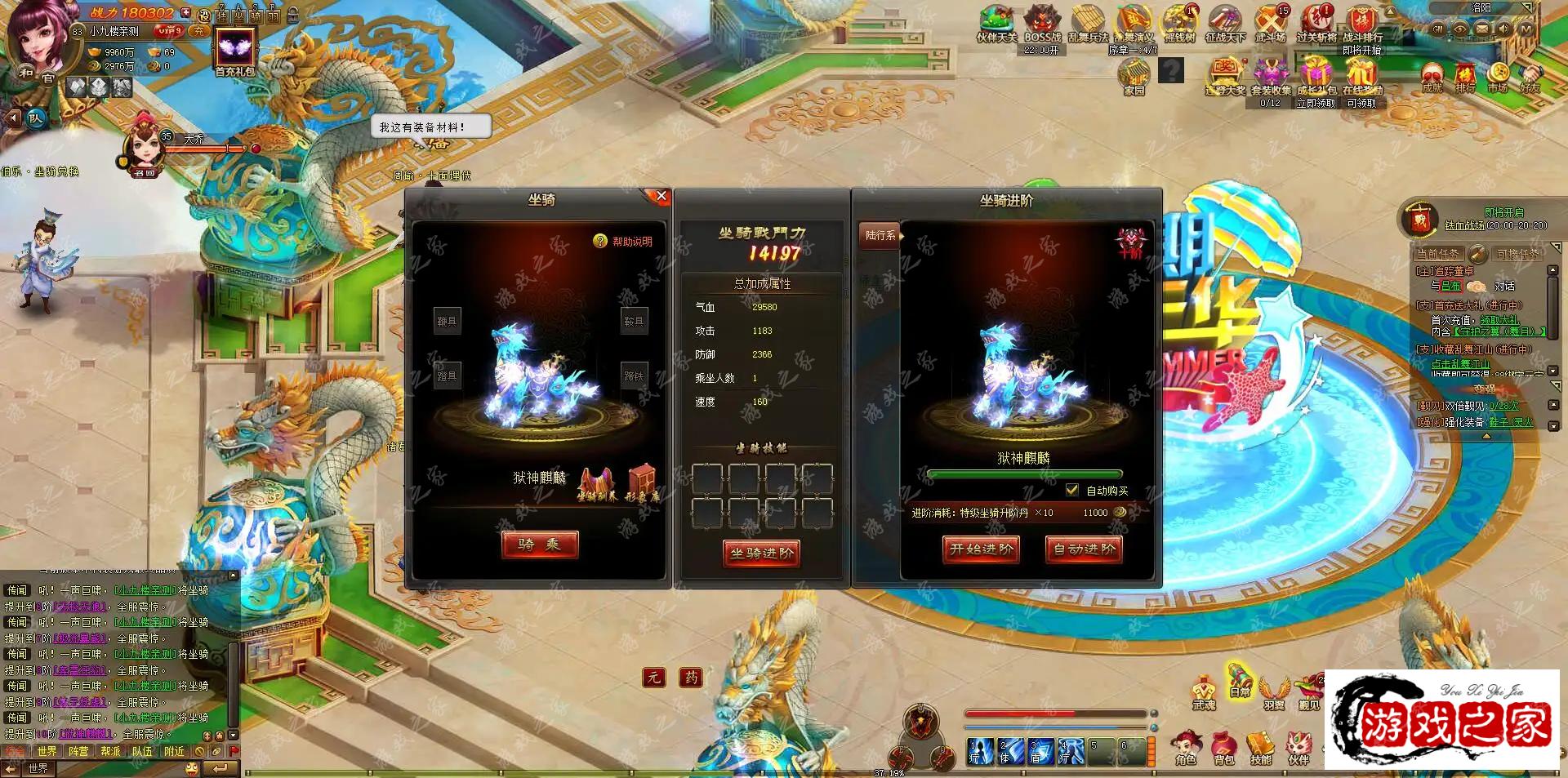Screen dimensions: 1568x778
Task: Open 帮助说明 help info
Action: tap(623, 242)
